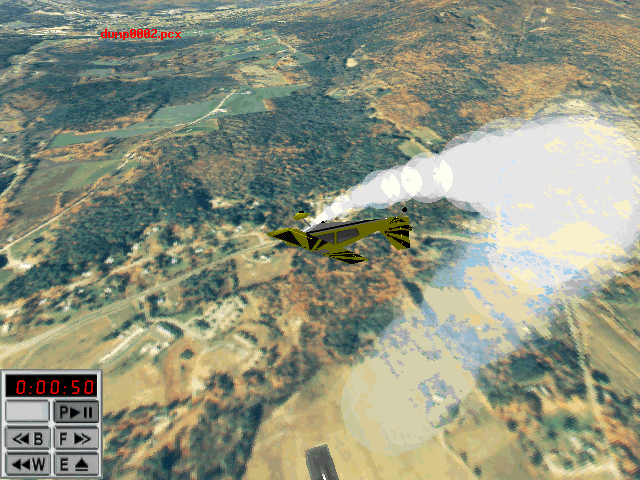Rewind the replay with the W button

coord(27,463)
